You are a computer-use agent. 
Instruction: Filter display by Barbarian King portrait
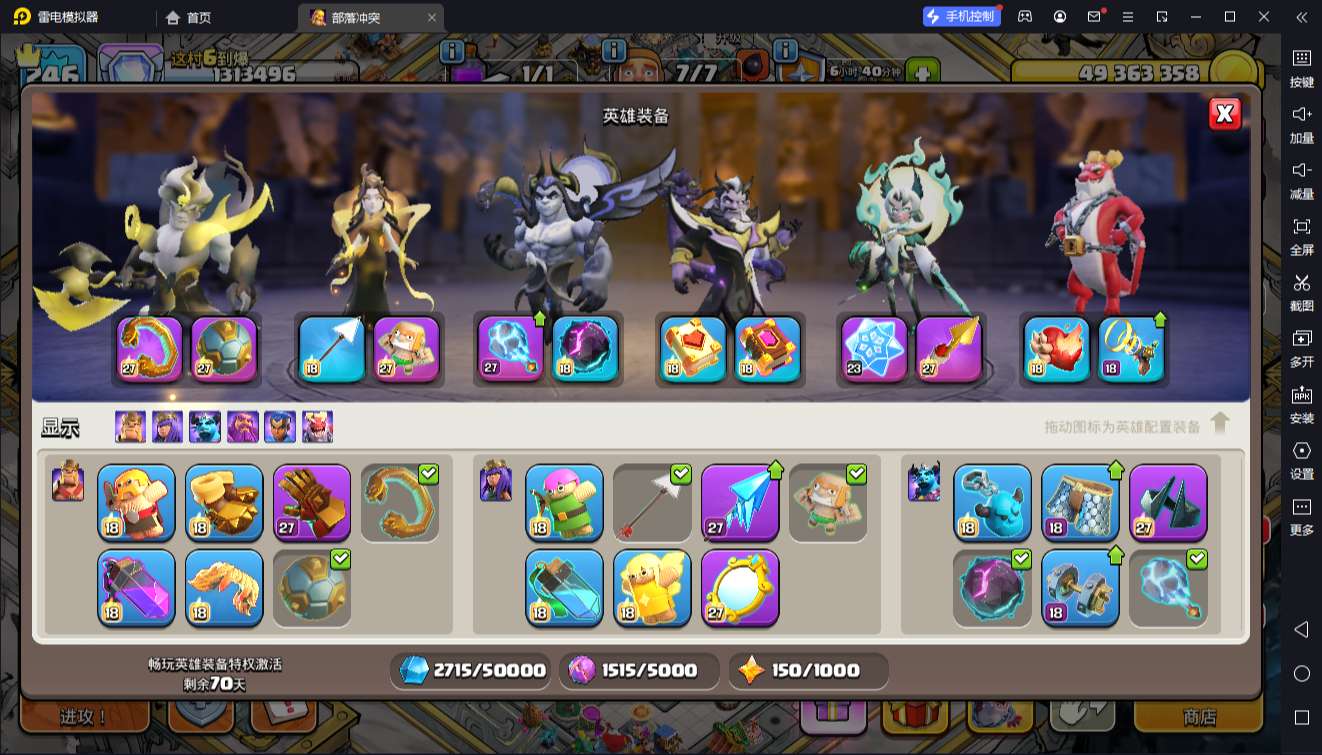(x=130, y=427)
